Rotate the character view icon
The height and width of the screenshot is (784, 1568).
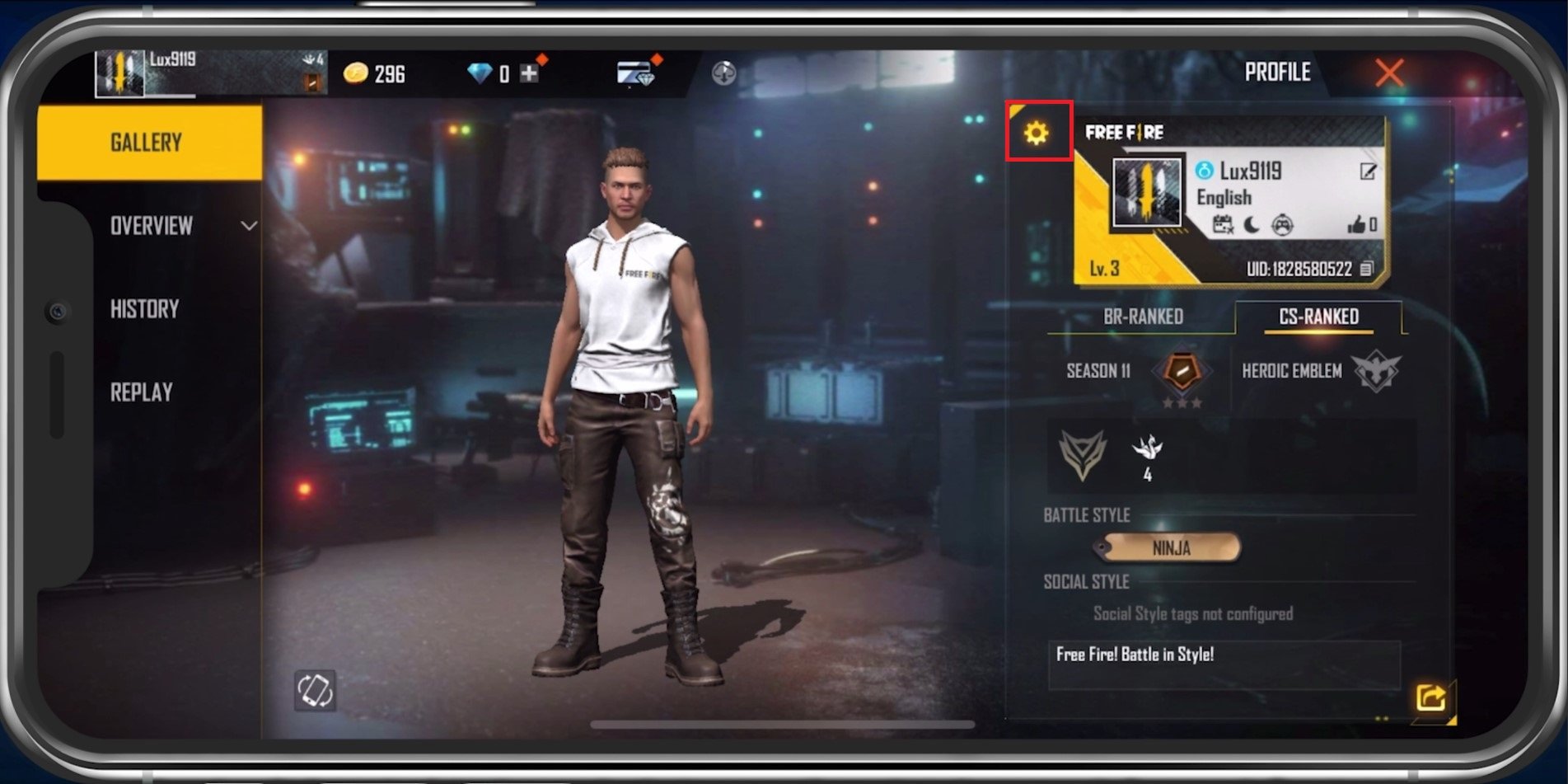[x=315, y=690]
